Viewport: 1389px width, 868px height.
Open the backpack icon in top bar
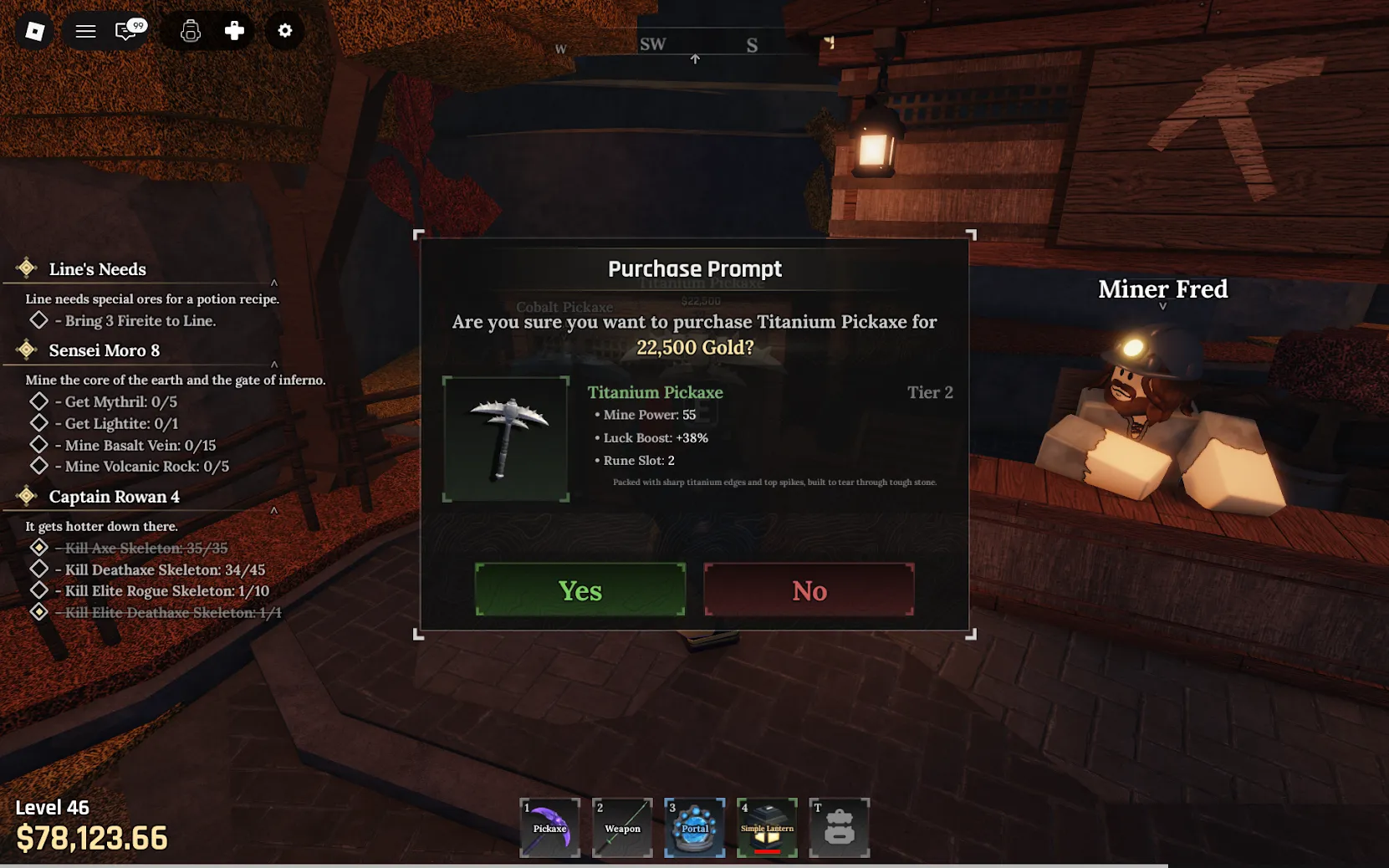(191, 31)
